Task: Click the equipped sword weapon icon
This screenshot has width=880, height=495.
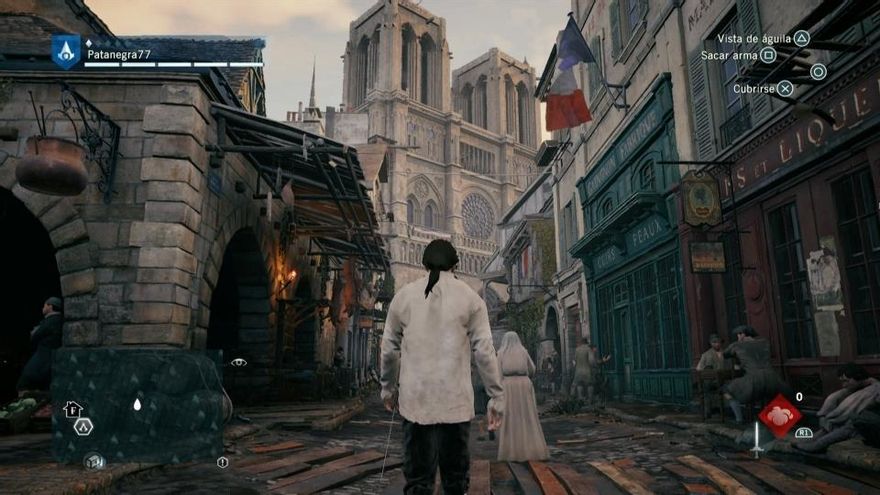Action: coord(757,440)
